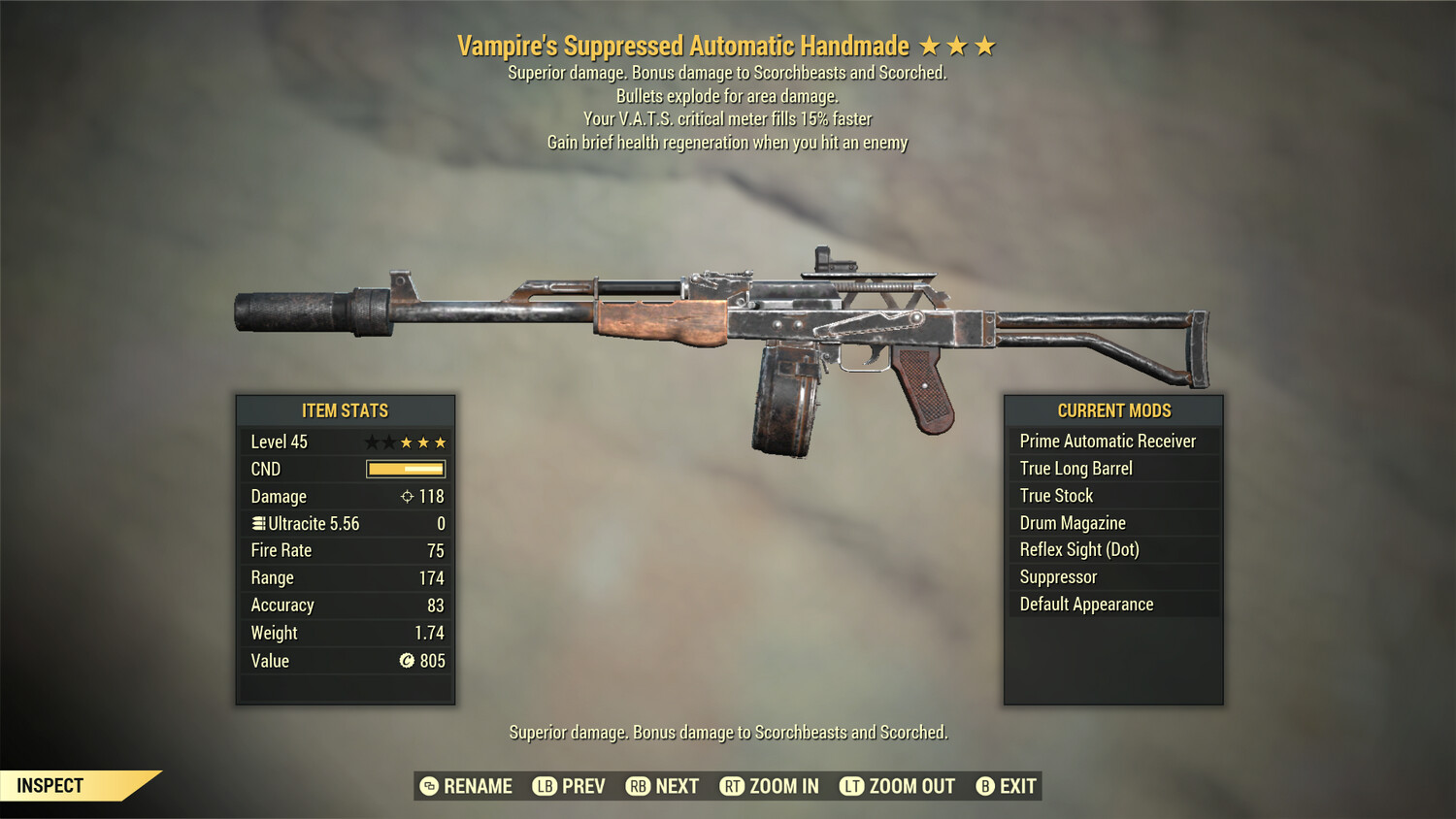The image size is (1456, 819).
Task: Click the caps icon next to Value 805
Action: pyautogui.click(x=407, y=661)
